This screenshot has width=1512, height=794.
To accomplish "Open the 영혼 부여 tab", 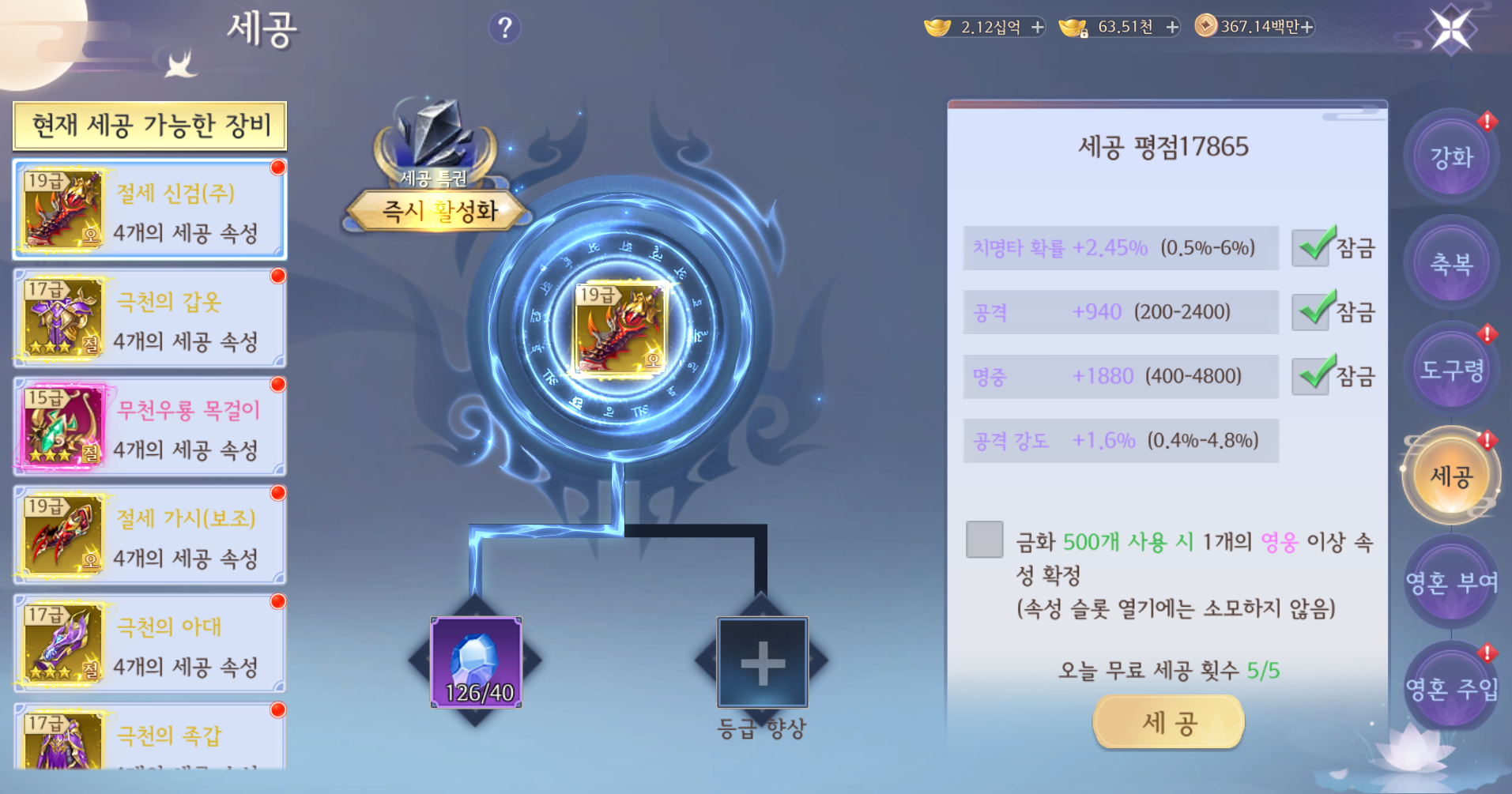I will [1451, 582].
